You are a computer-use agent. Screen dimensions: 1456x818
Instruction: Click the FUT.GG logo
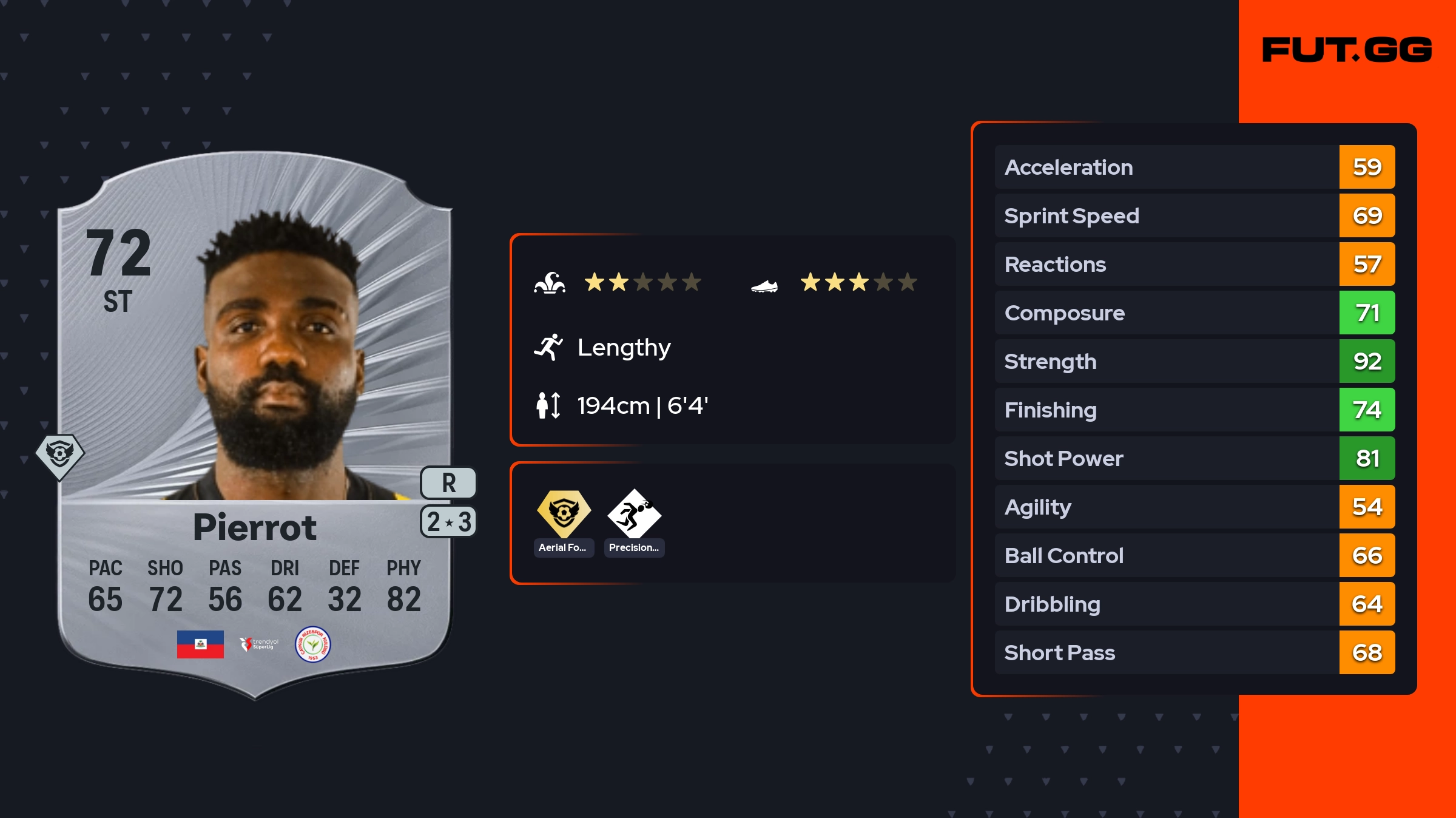[1347, 50]
